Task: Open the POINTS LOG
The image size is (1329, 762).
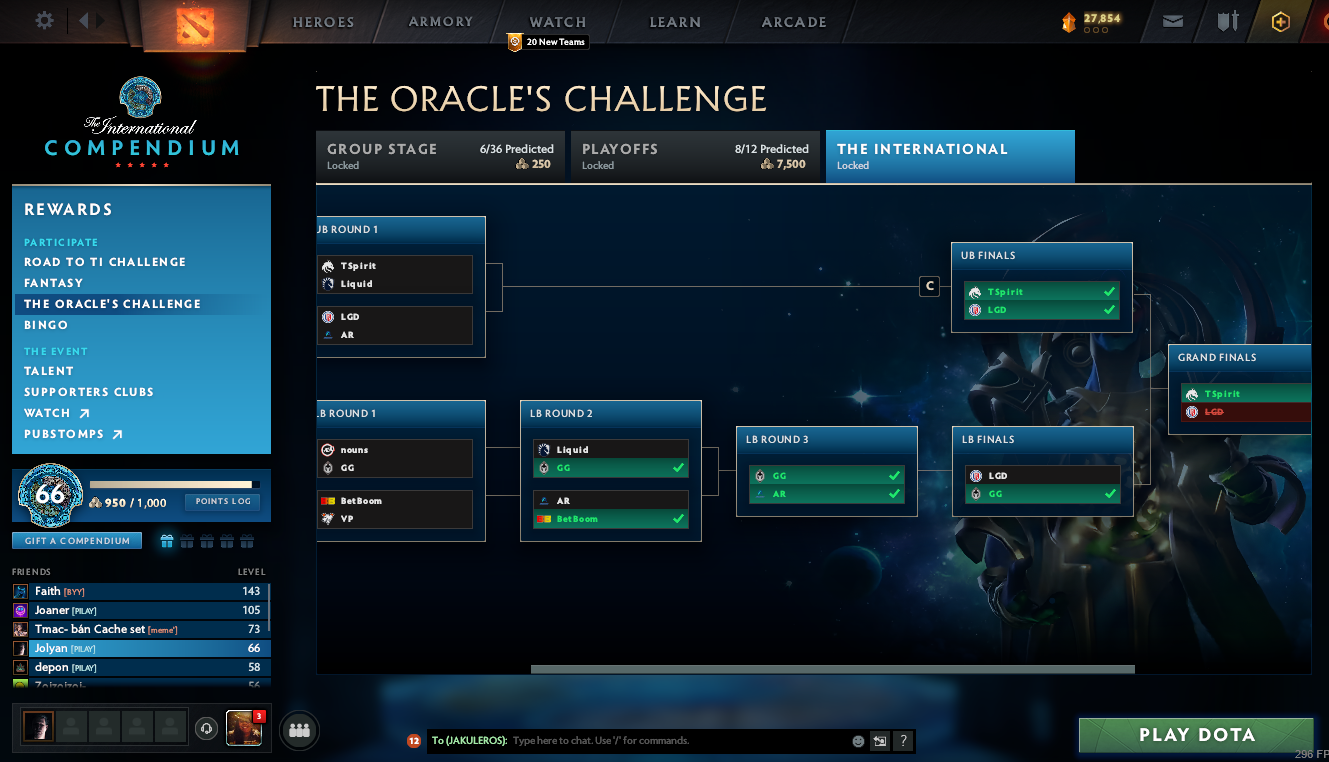Action: click(222, 502)
